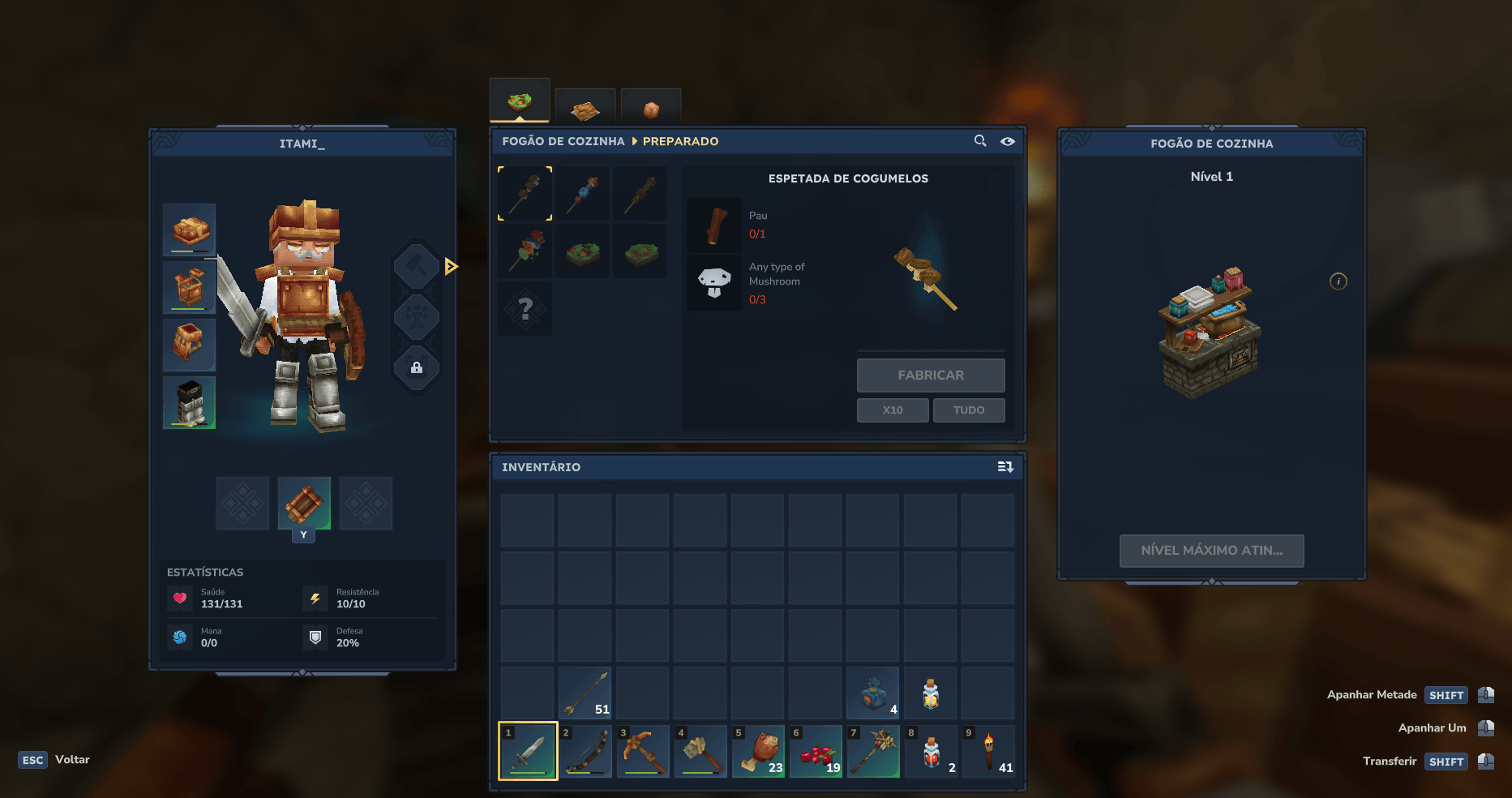Open the recipe search magnifier
The width and height of the screenshot is (1512, 798).
click(980, 141)
